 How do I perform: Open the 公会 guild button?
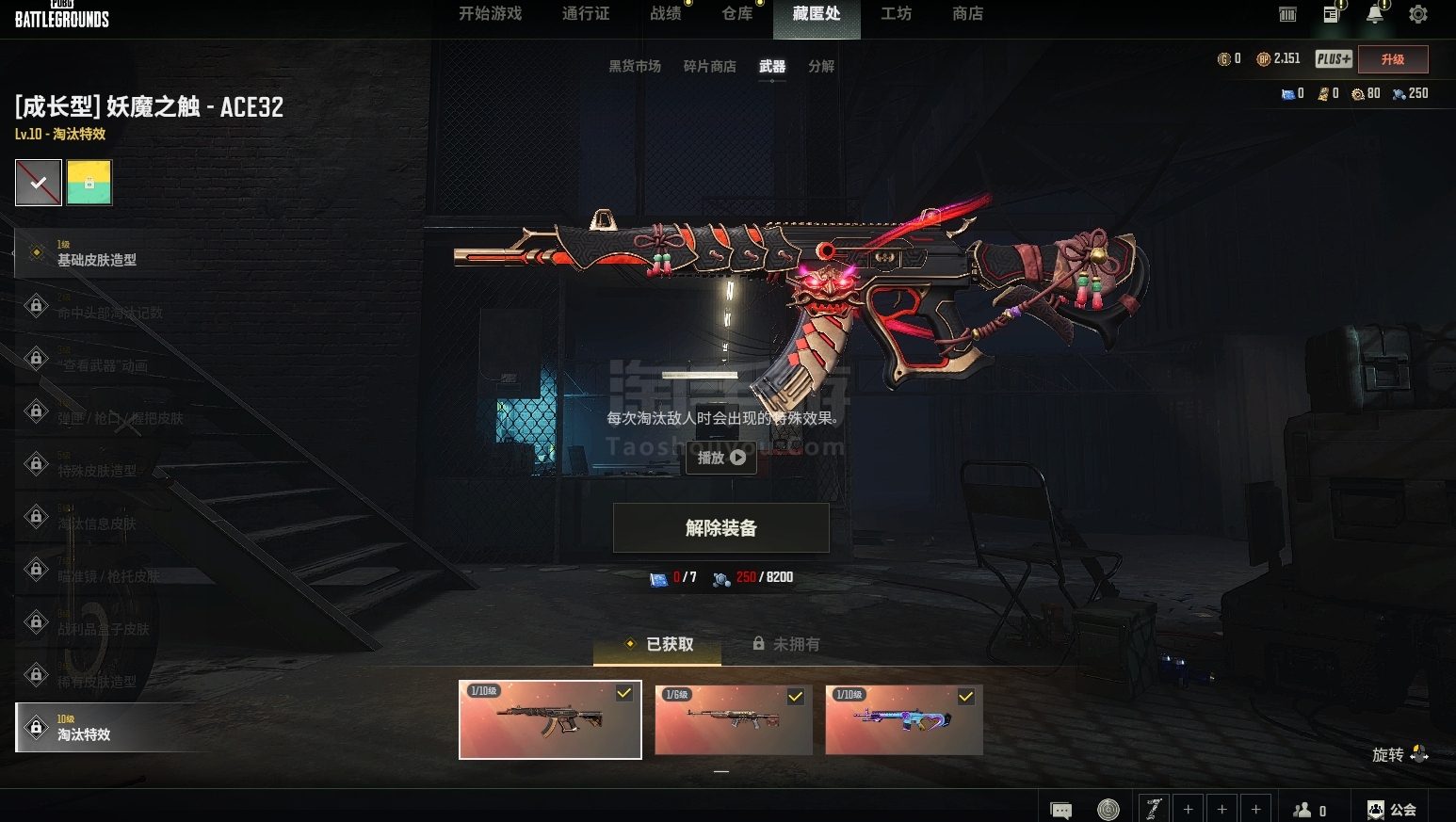click(x=1391, y=810)
